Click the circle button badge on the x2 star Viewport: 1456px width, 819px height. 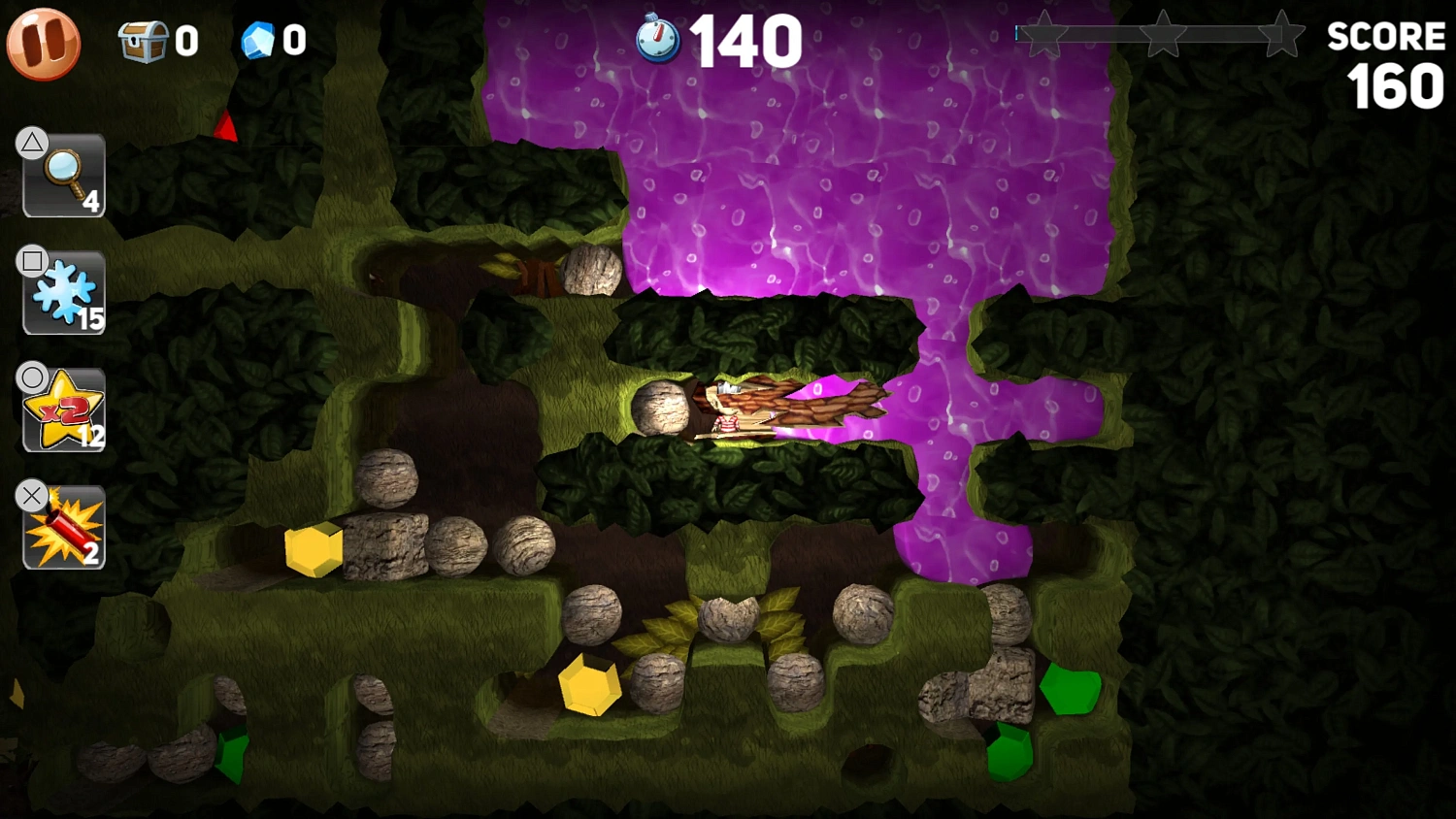pyautogui.click(x=31, y=376)
